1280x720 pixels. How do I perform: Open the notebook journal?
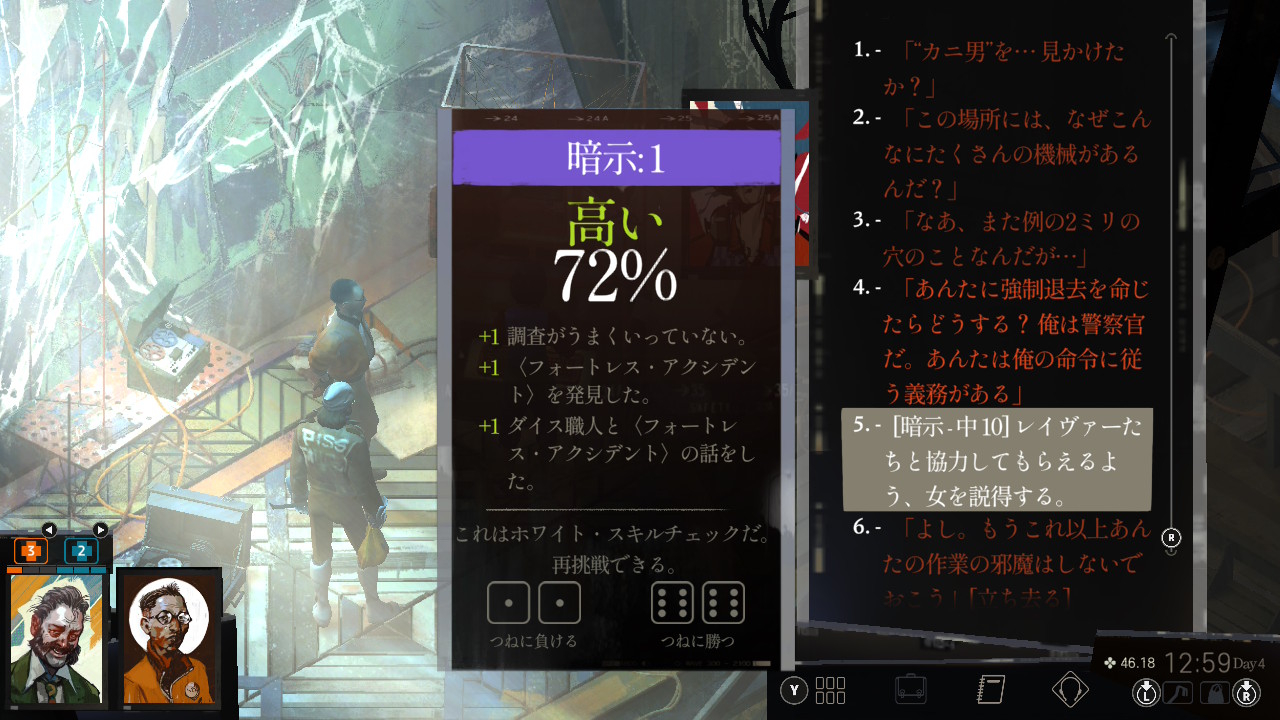pos(990,689)
